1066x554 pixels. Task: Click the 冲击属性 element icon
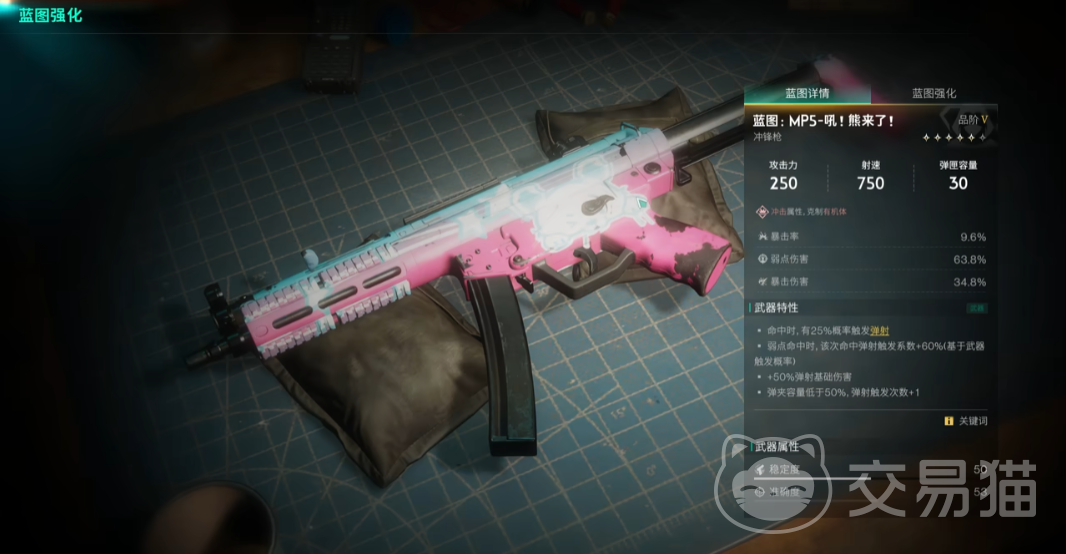coord(763,212)
